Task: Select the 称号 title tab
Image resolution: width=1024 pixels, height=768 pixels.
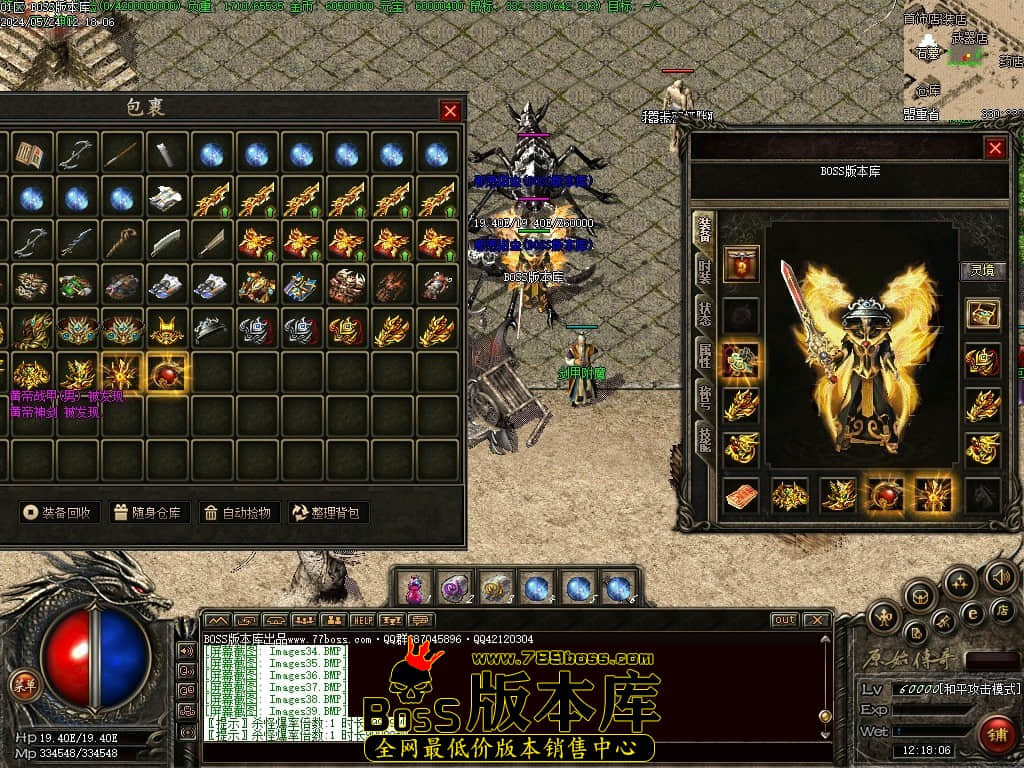Action: [704, 397]
